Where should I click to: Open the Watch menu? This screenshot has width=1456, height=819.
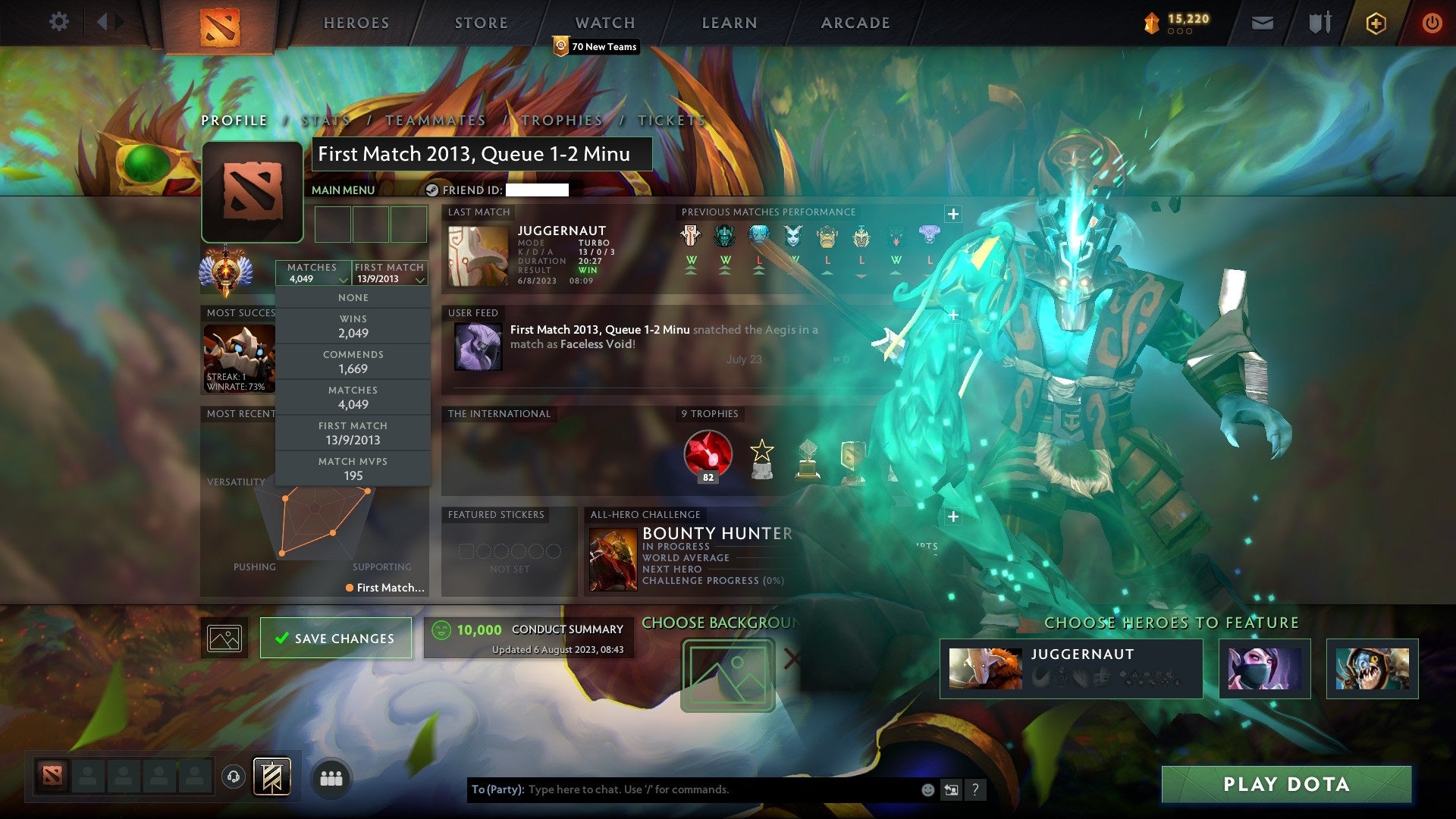coord(604,22)
